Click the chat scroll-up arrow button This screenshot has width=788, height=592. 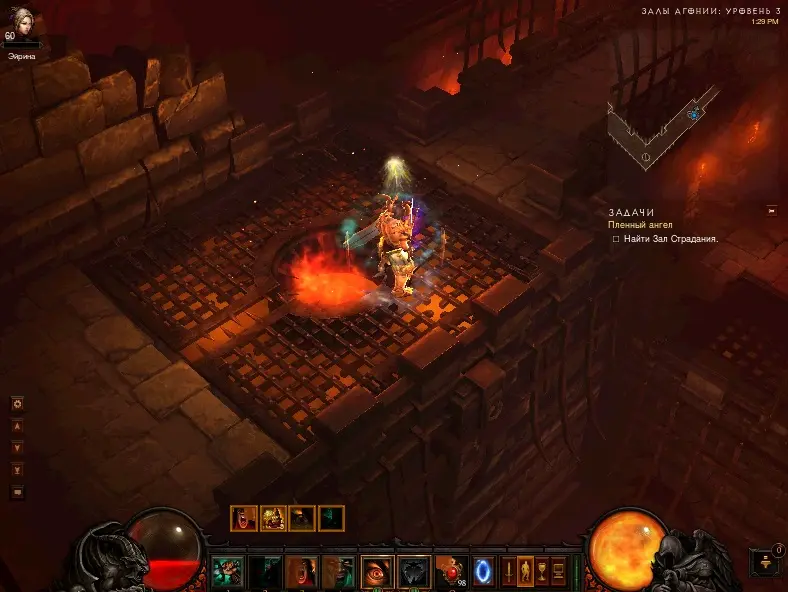[x=17, y=425]
